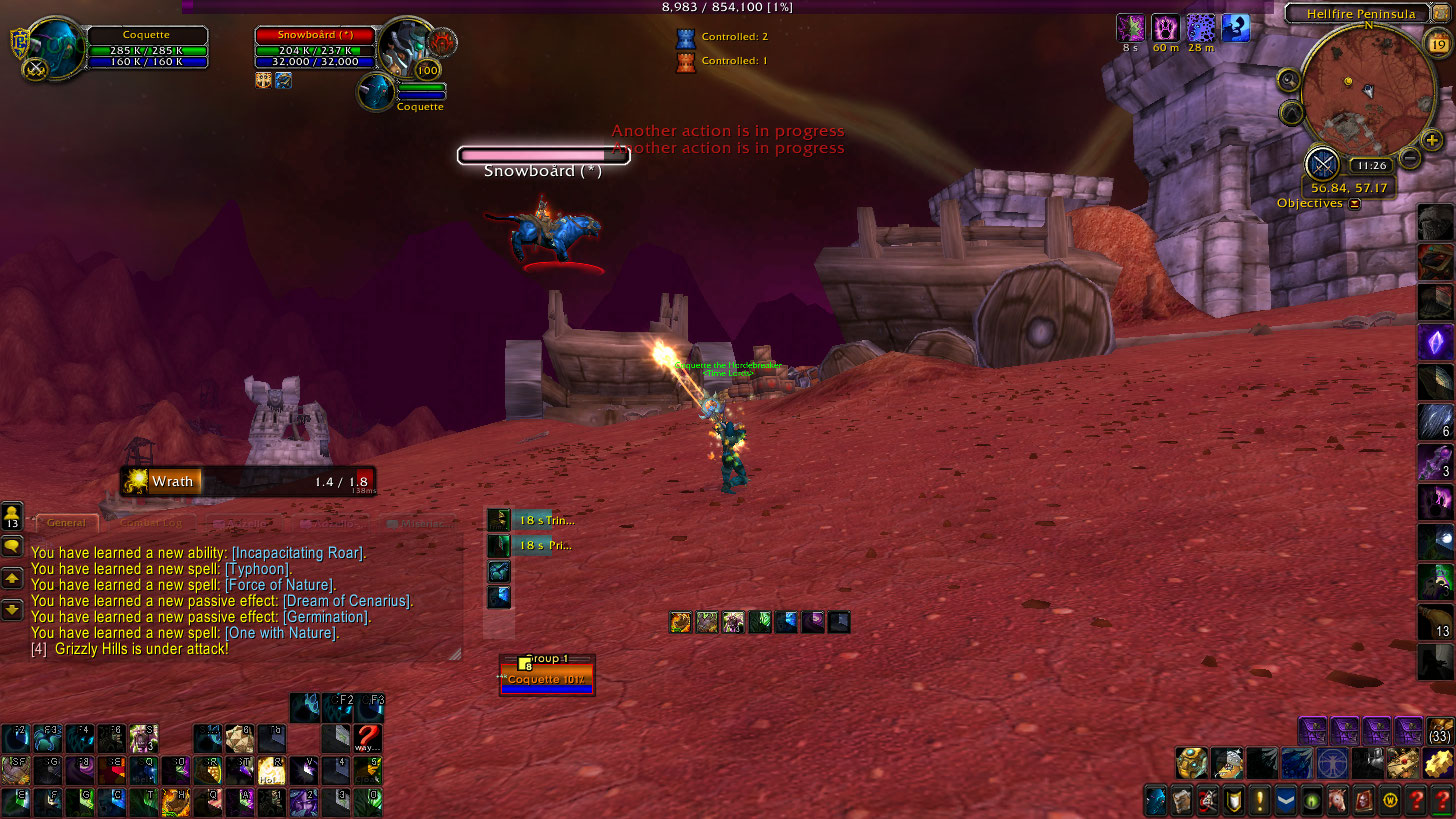Image resolution: width=1456 pixels, height=819 pixels.
Task: Open the crossed-swords PvP queue icon
Action: pyautogui.click(x=1322, y=164)
